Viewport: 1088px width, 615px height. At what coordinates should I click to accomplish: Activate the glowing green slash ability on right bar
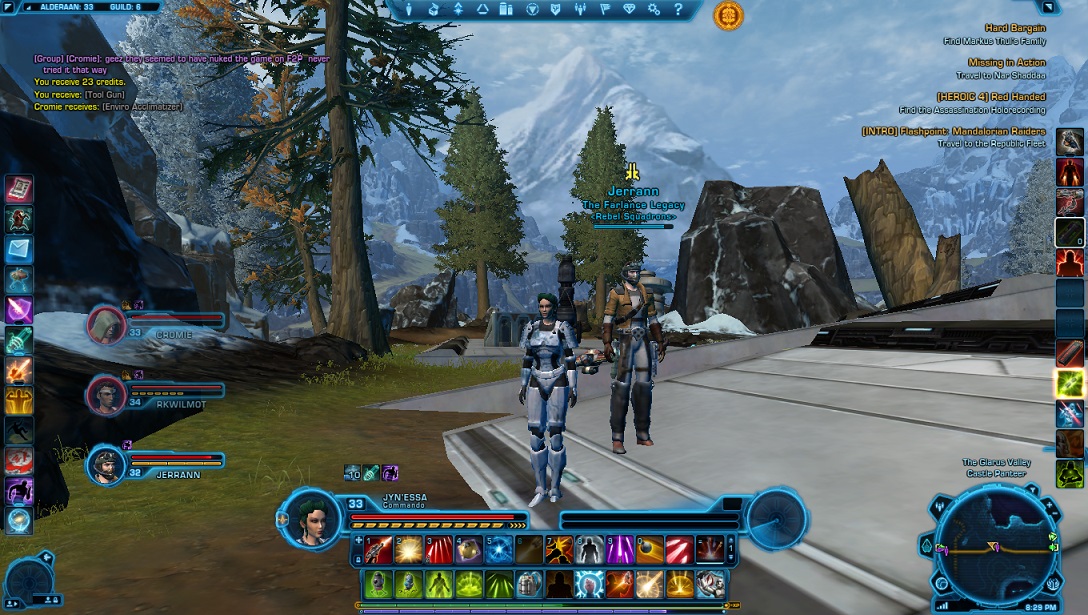(1069, 382)
